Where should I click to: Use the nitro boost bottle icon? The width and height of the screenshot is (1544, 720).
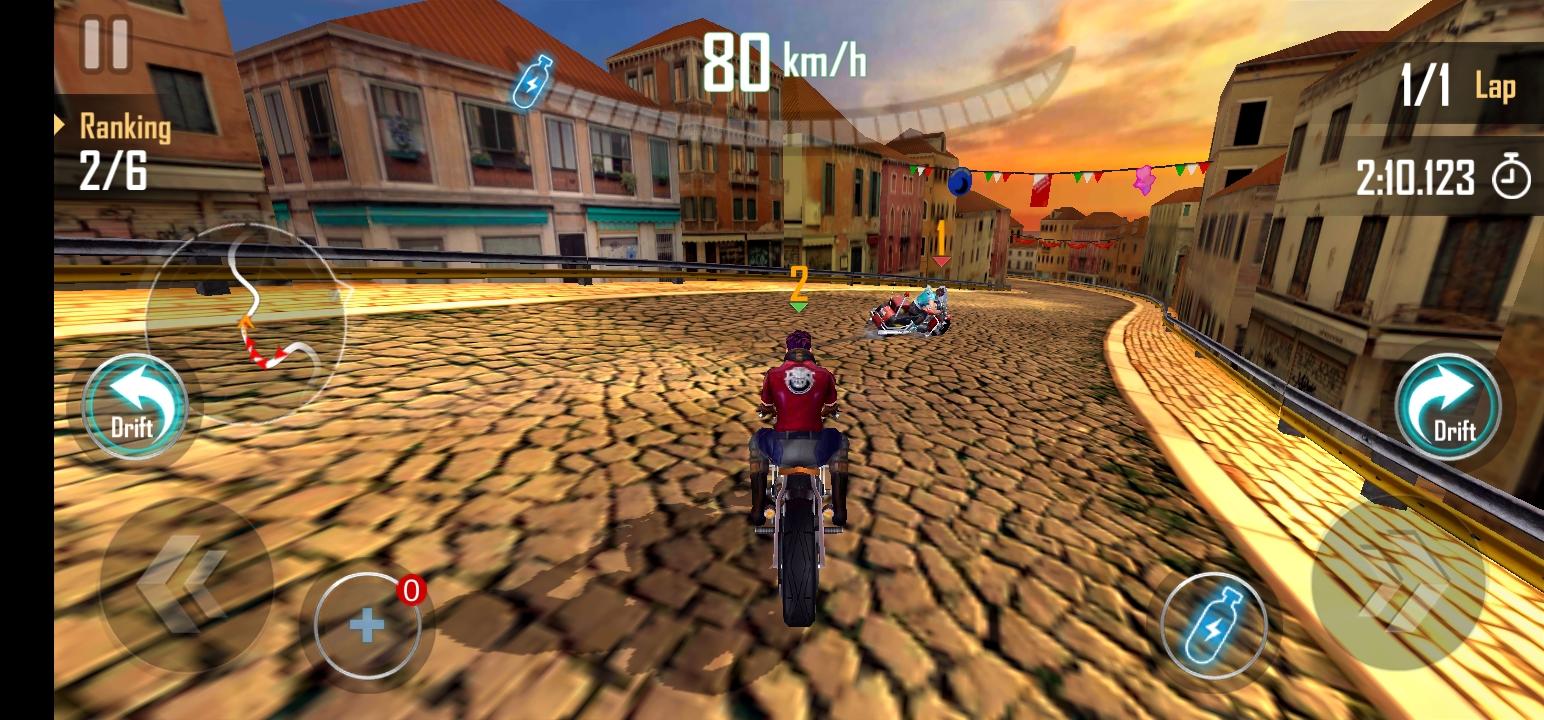pos(1216,625)
